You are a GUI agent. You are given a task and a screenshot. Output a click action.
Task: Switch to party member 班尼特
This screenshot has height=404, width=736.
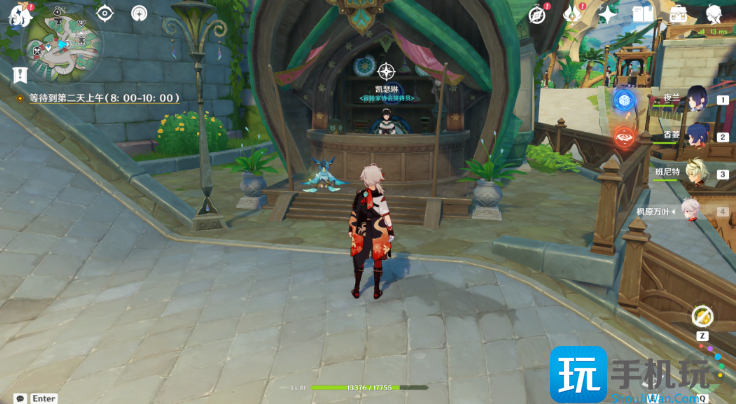click(697, 170)
